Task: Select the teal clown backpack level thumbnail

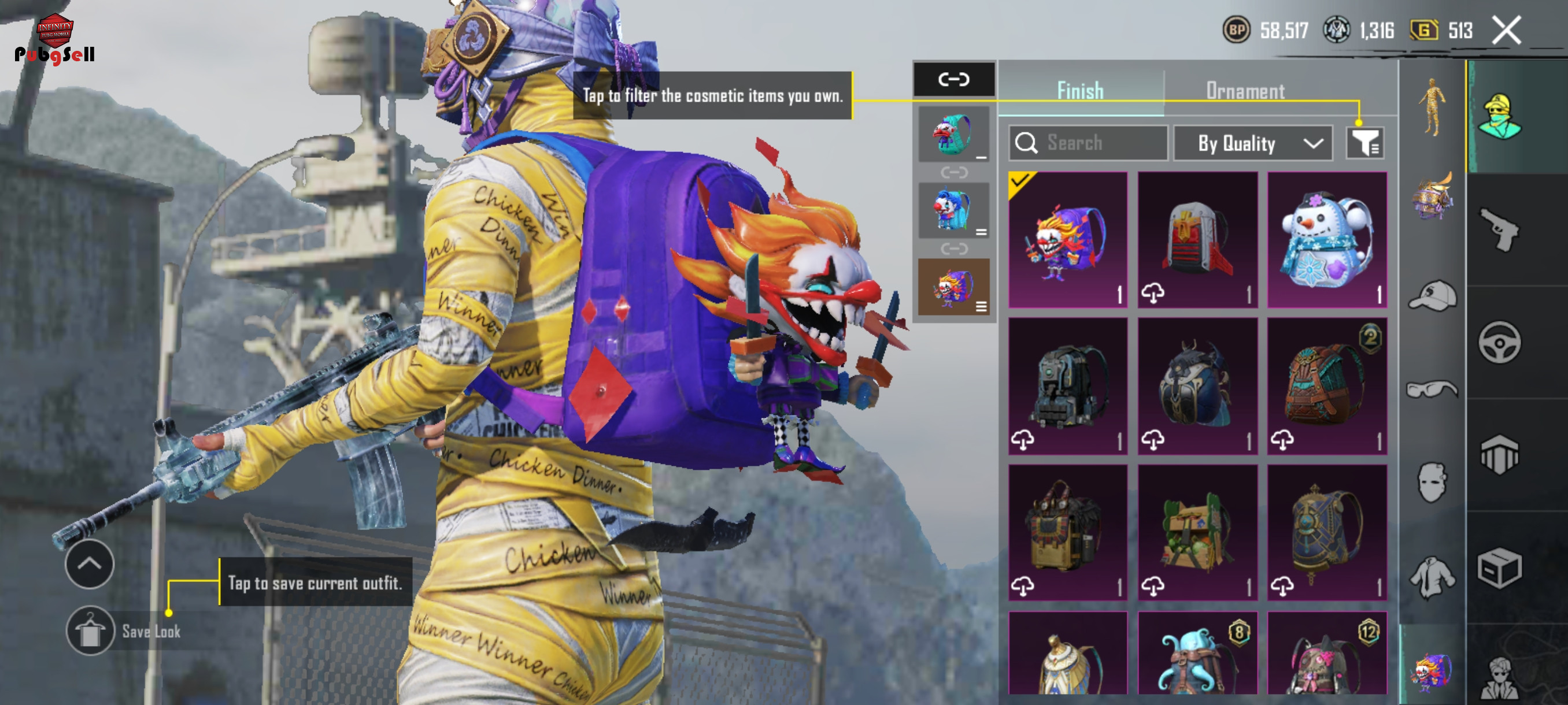Action: (x=953, y=134)
